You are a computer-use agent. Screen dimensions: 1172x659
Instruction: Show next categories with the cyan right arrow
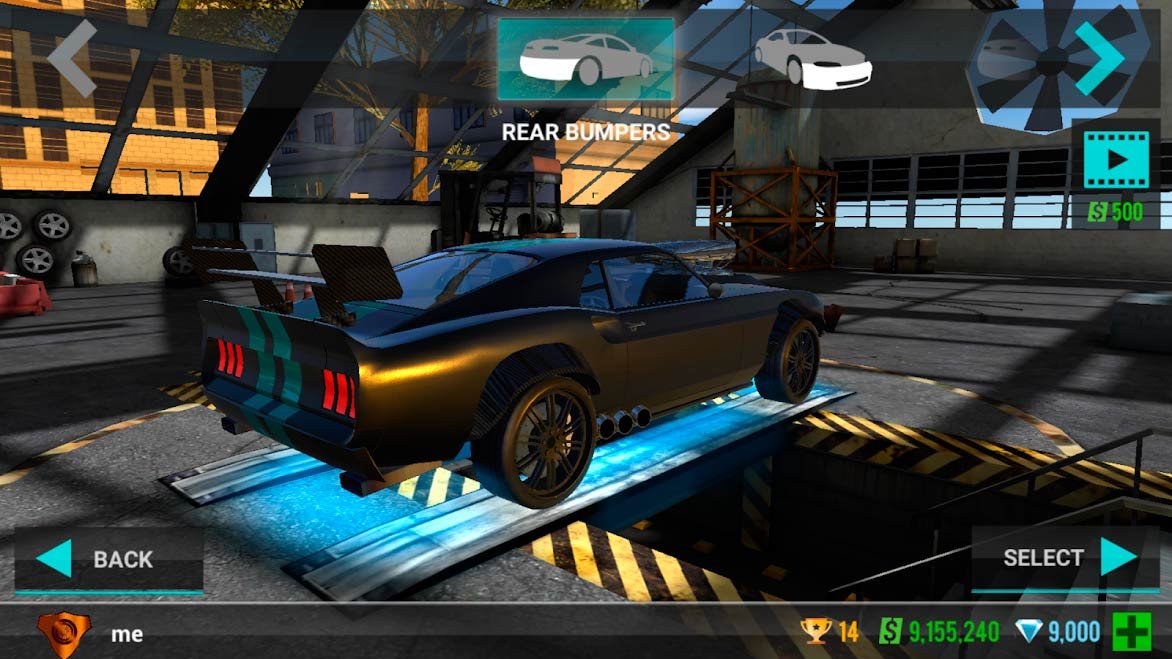(x=1099, y=59)
